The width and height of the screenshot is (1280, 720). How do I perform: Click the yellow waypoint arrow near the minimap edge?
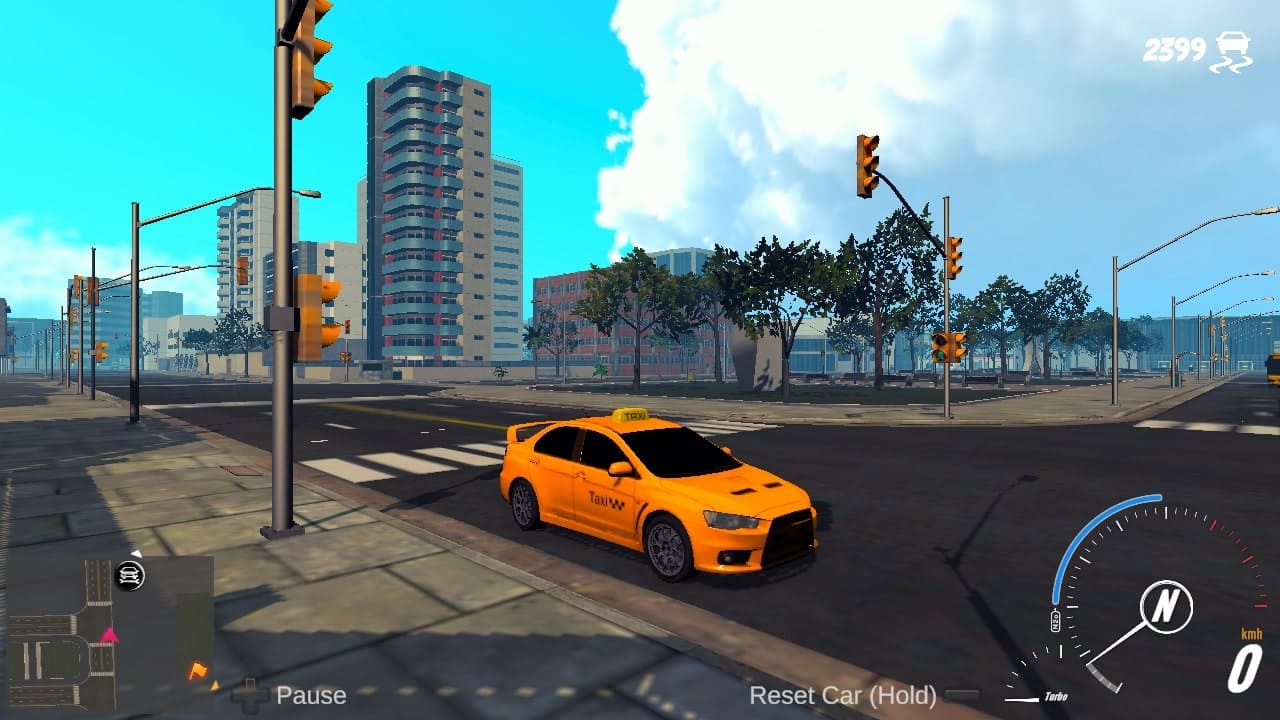click(215, 686)
